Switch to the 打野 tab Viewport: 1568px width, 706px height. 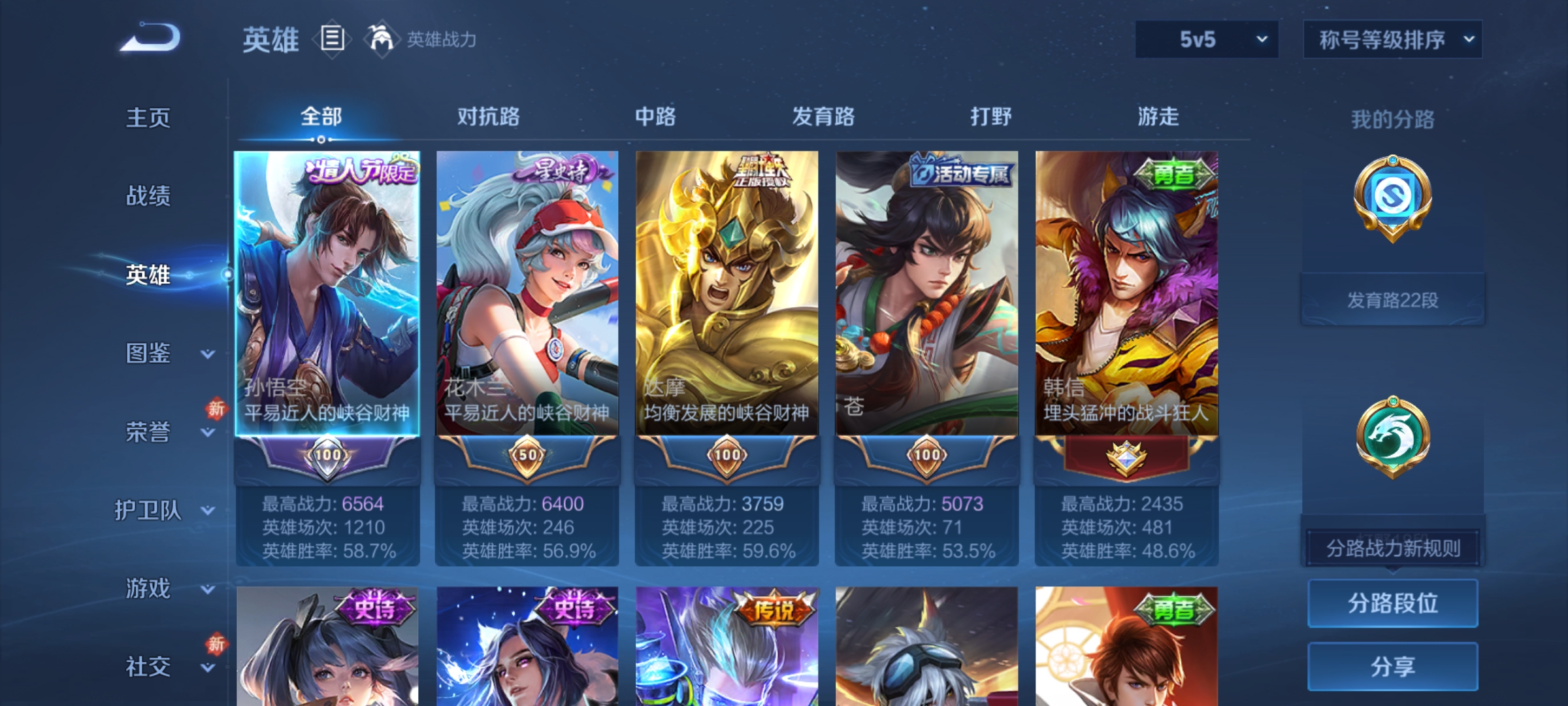coord(990,116)
